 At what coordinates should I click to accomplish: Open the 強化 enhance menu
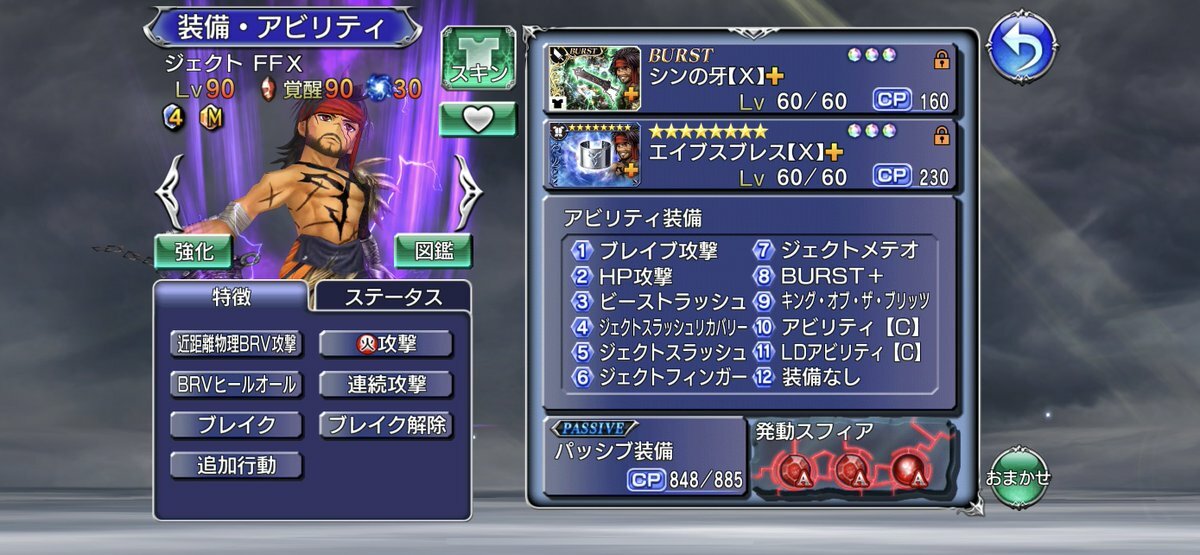[x=193, y=251]
